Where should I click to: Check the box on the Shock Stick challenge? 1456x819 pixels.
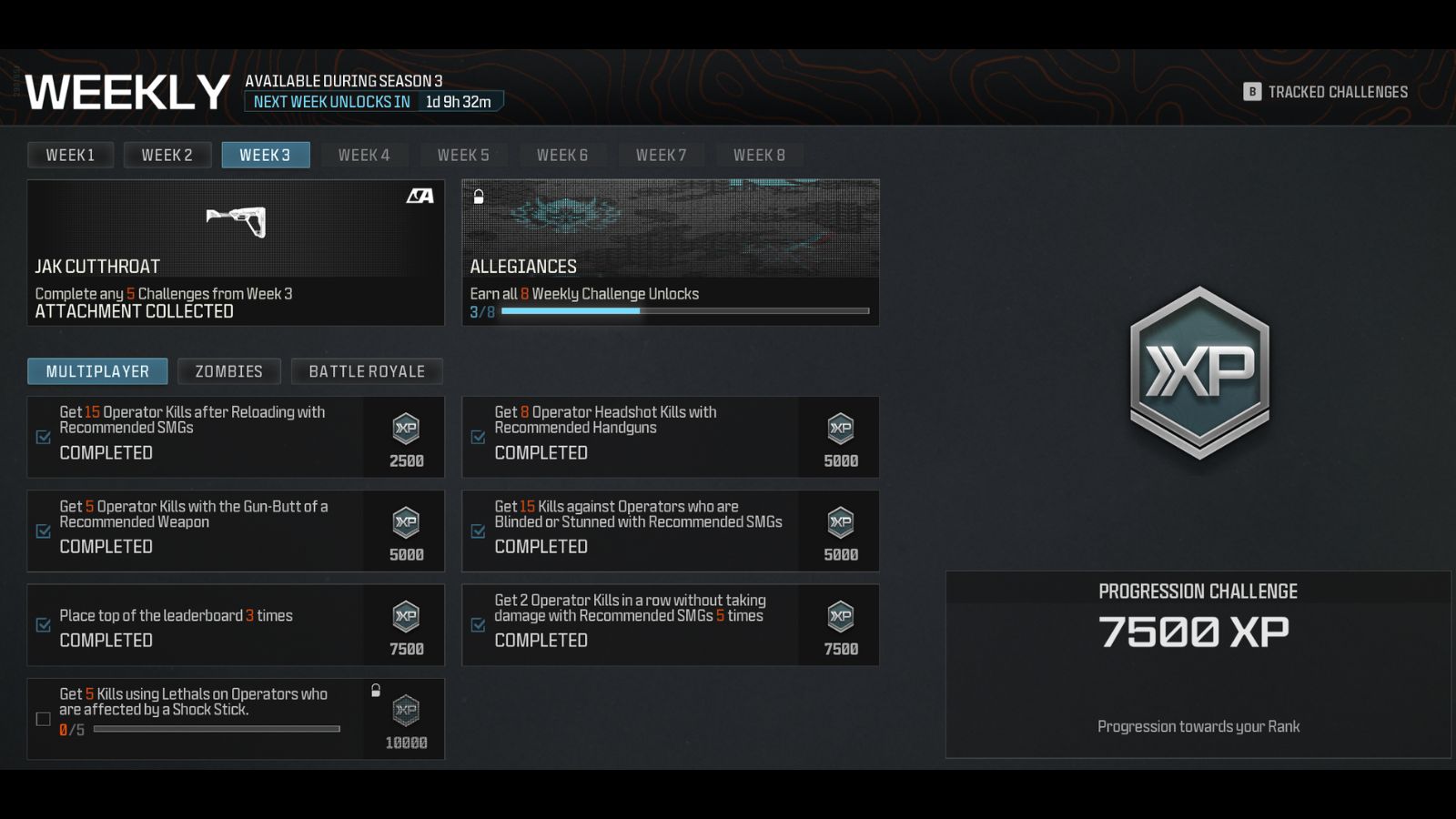tap(42, 719)
